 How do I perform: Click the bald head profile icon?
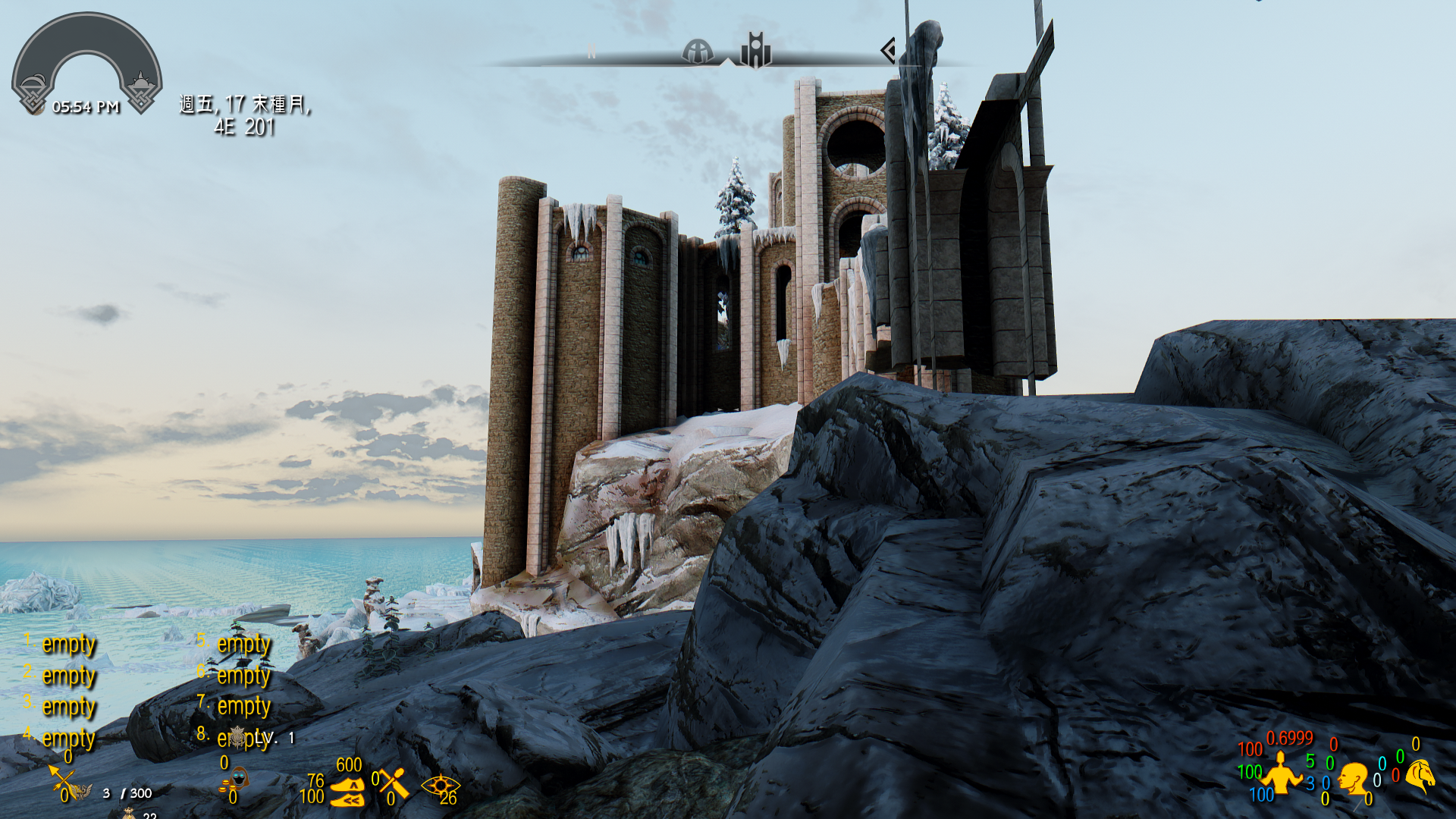[1352, 779]
